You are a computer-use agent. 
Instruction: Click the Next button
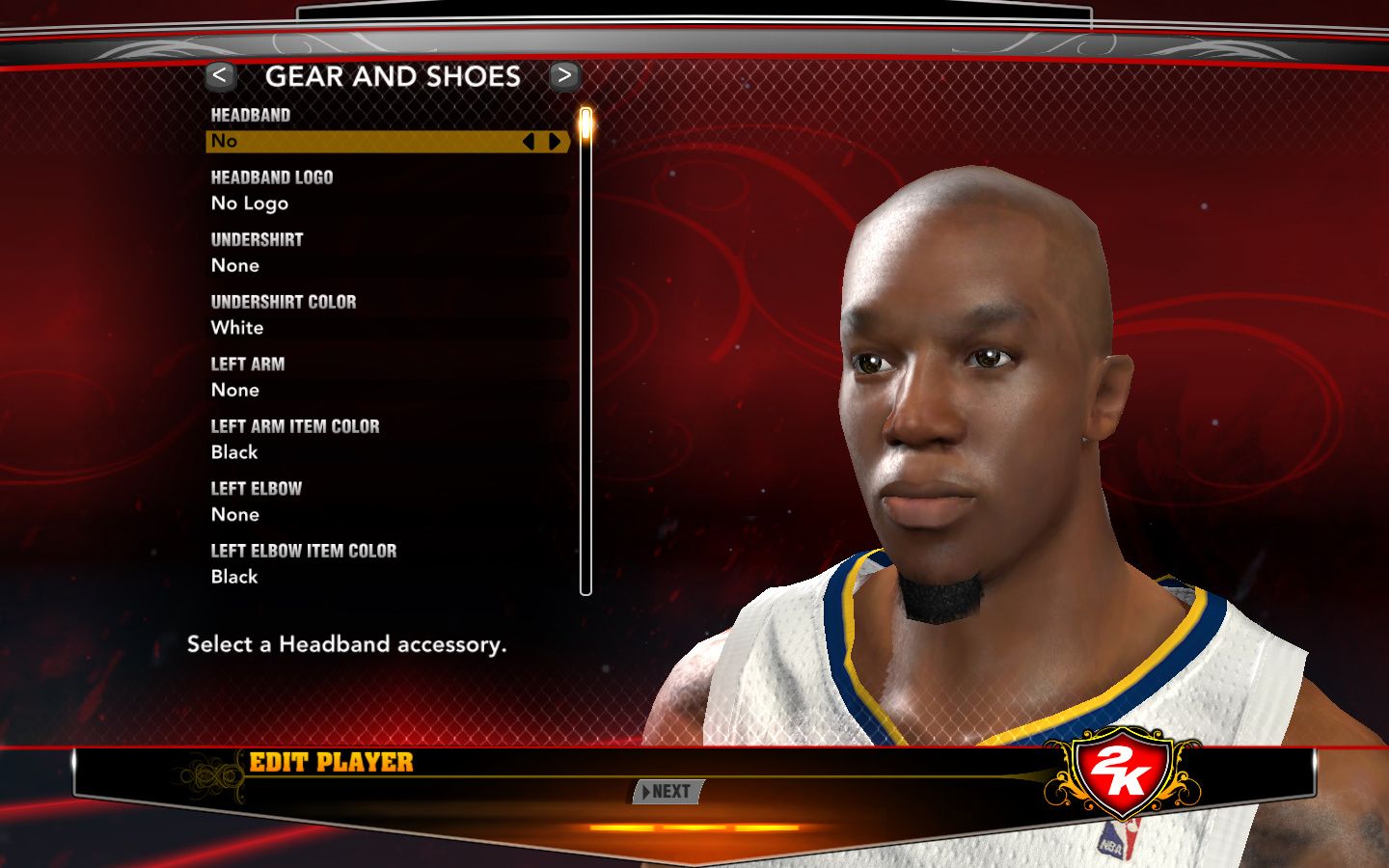click(668, 792)
